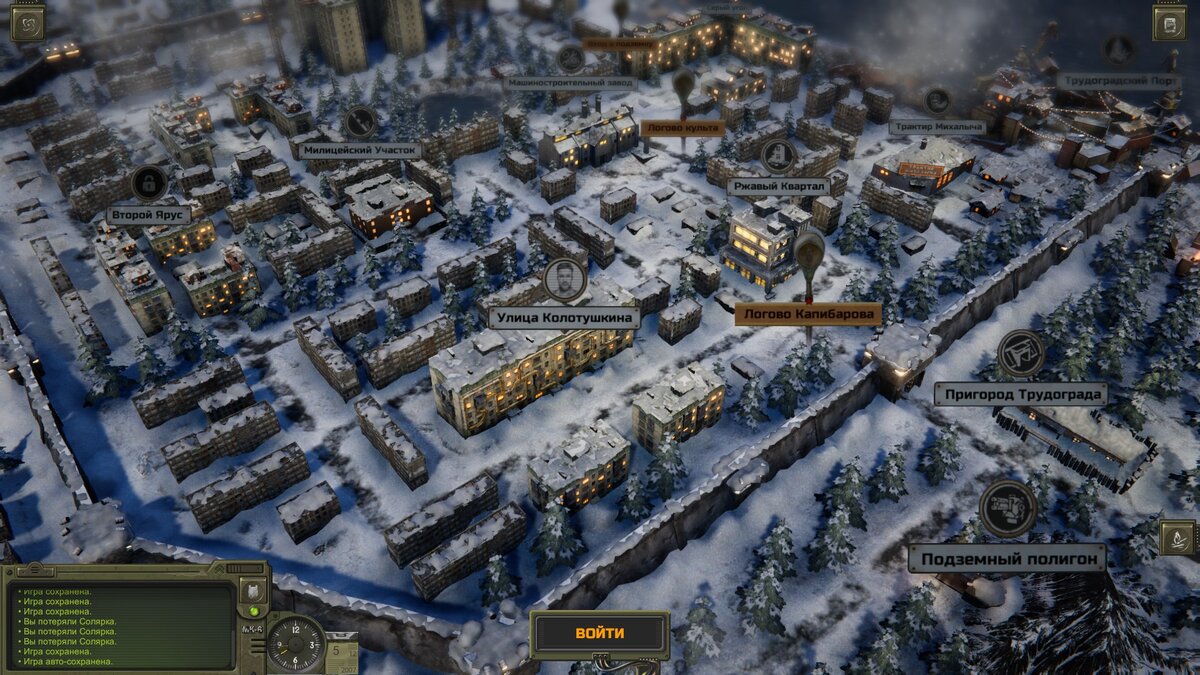
Task: Click the locked Второй Ярус marker
Action: [x=149, y=213]
